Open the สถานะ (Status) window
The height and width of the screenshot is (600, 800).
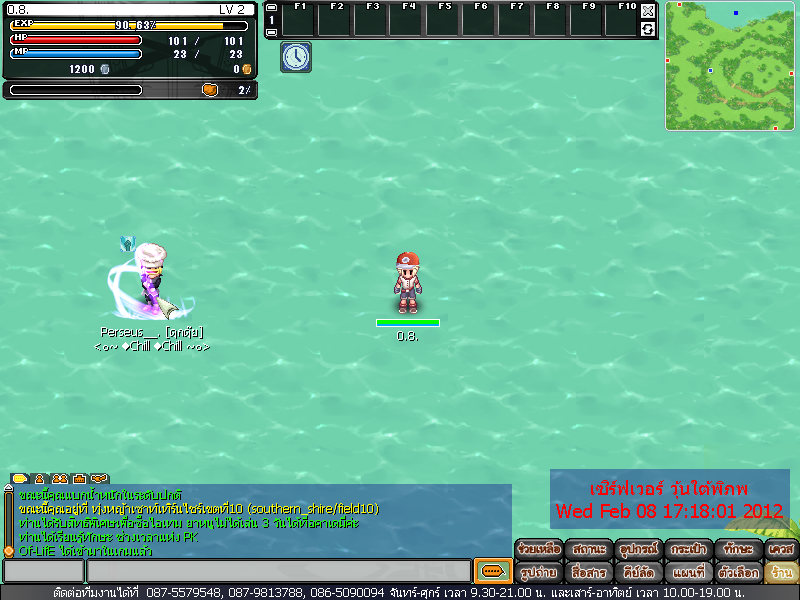tap(588, 549)
